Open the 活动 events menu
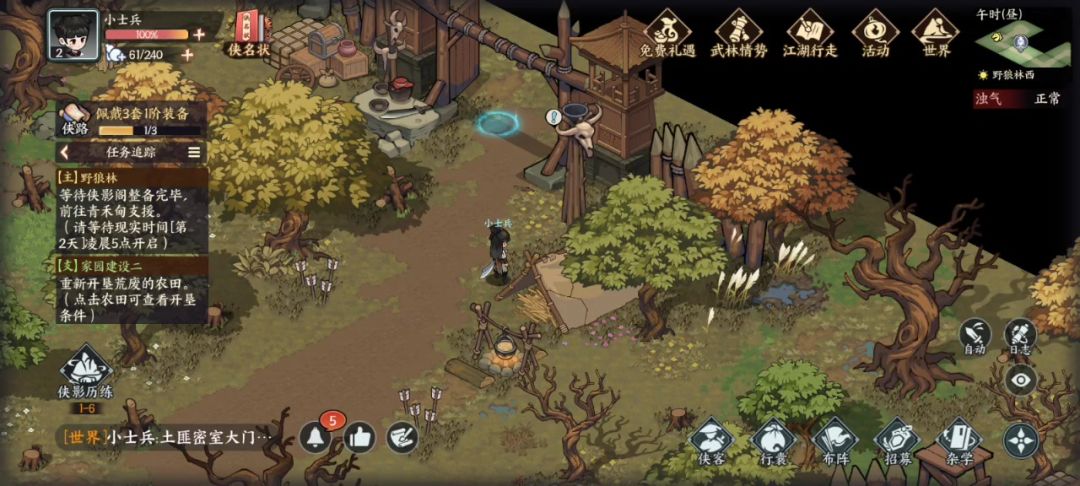Screen dimensions: 1080x486 click(875, 34)
